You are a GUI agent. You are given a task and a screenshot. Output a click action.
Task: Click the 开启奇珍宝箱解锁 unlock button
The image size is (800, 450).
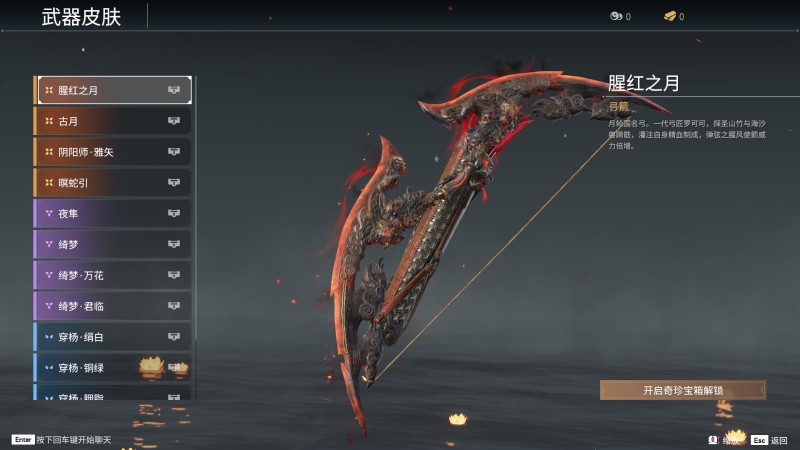pyautogui.click(x=683, y=390)
